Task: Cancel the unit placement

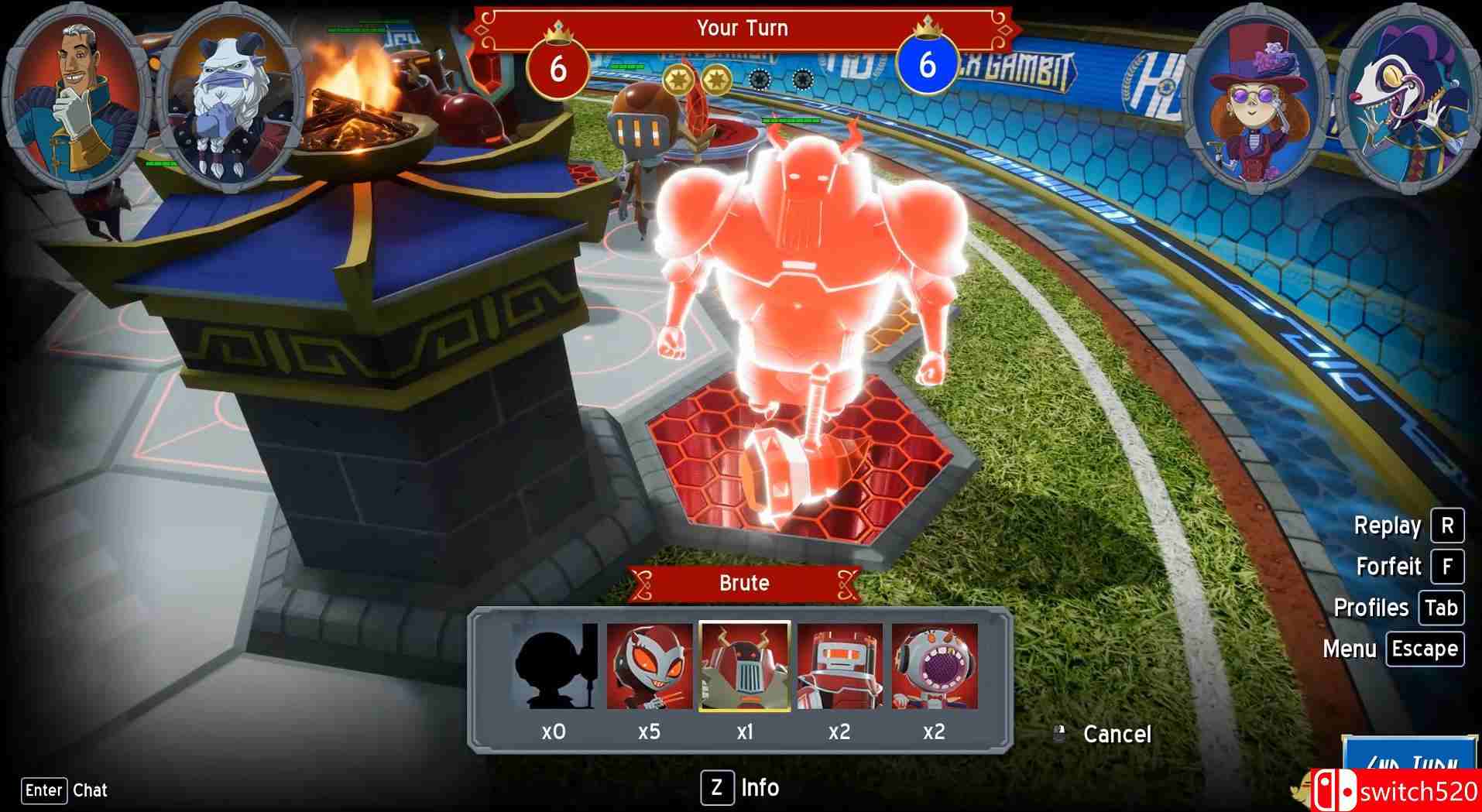Action: click(x=1115, y=734)
